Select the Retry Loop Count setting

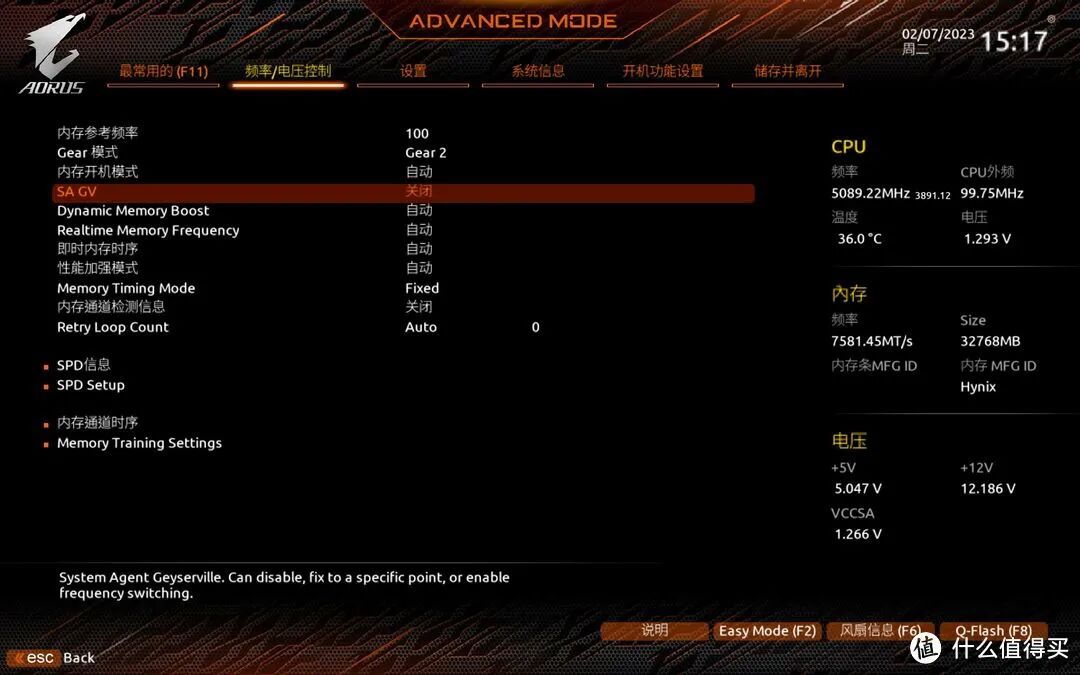113,327
